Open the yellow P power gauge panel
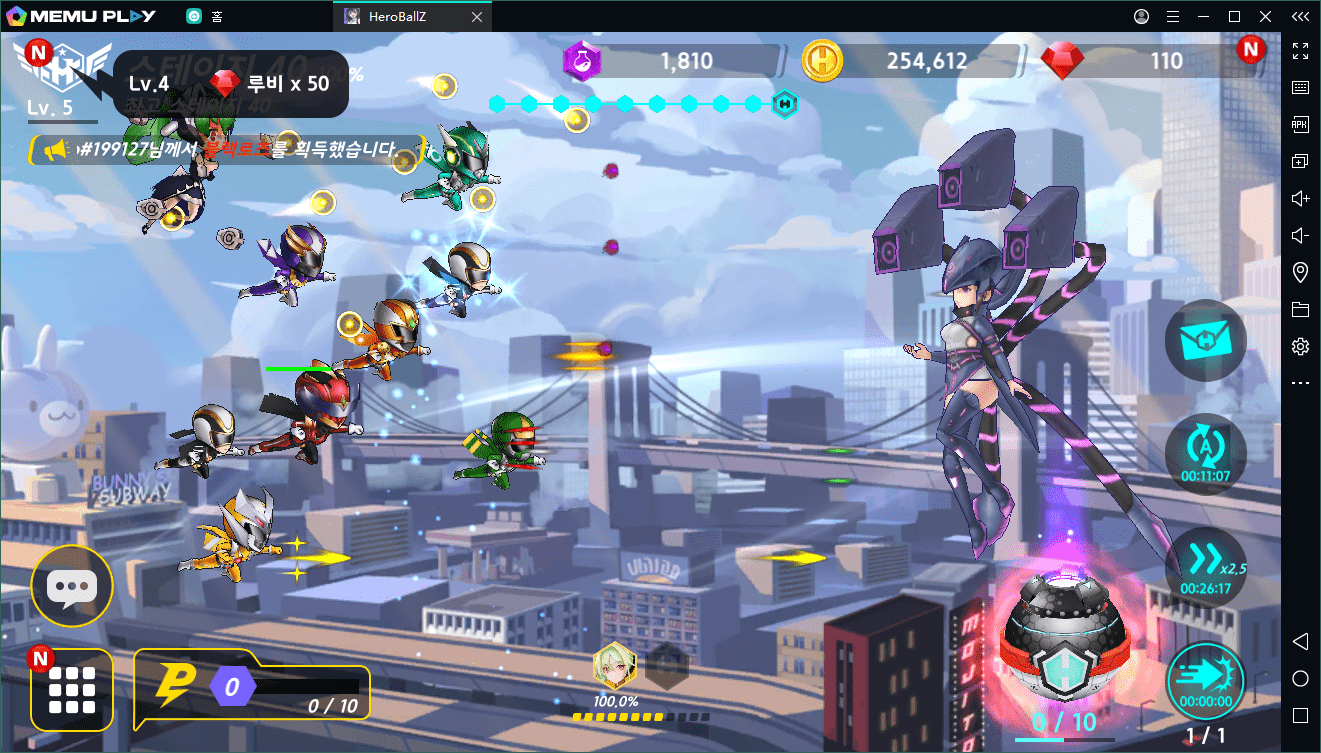 pyautogui.click(x=252, y=690)
